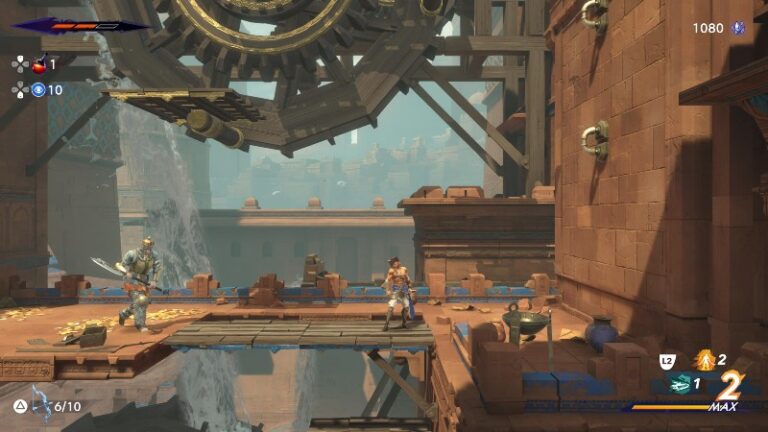The width and height of the screenshot is (768, 432).
Task: Click the time crystal currency icon
Action: (x=739, y=28)
